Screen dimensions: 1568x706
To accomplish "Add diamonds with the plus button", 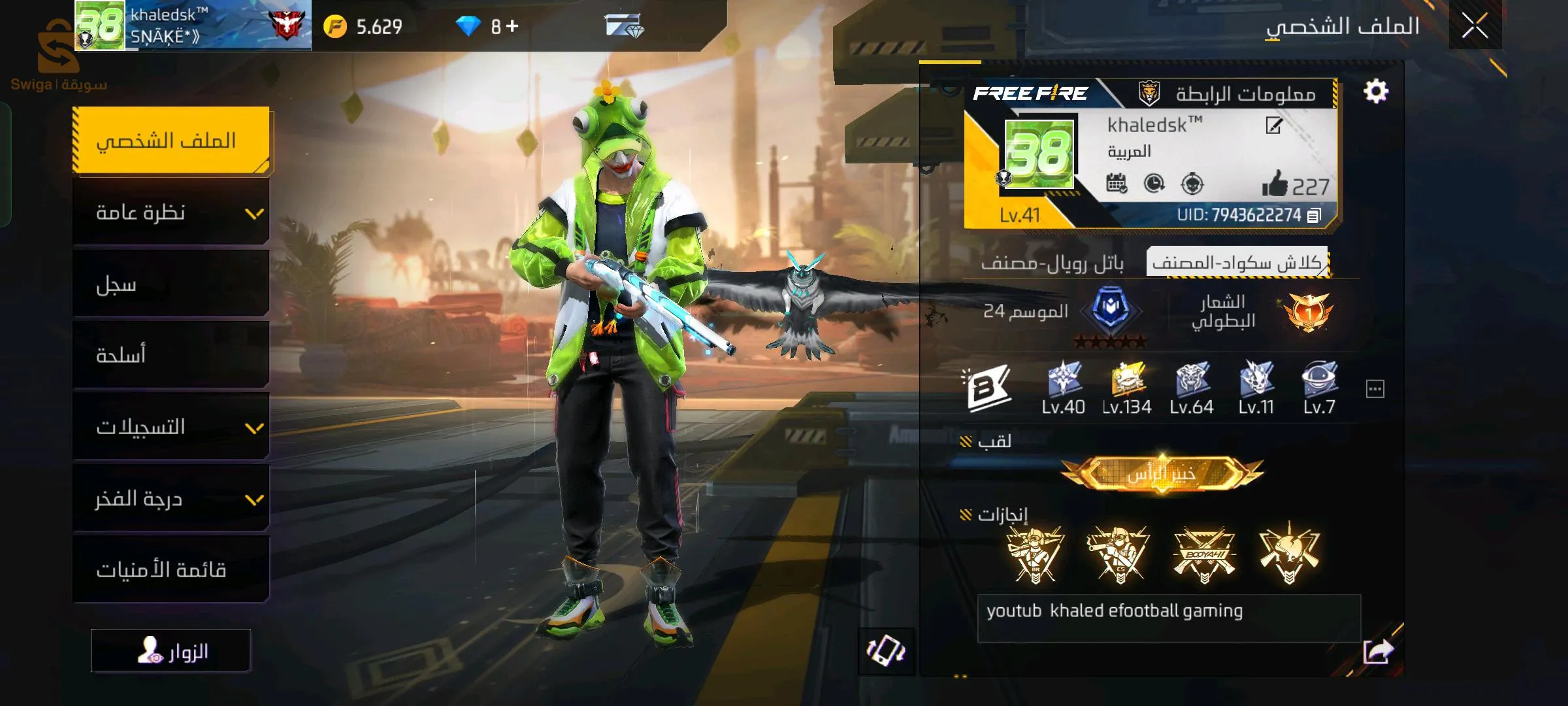I will click(512, 26).
